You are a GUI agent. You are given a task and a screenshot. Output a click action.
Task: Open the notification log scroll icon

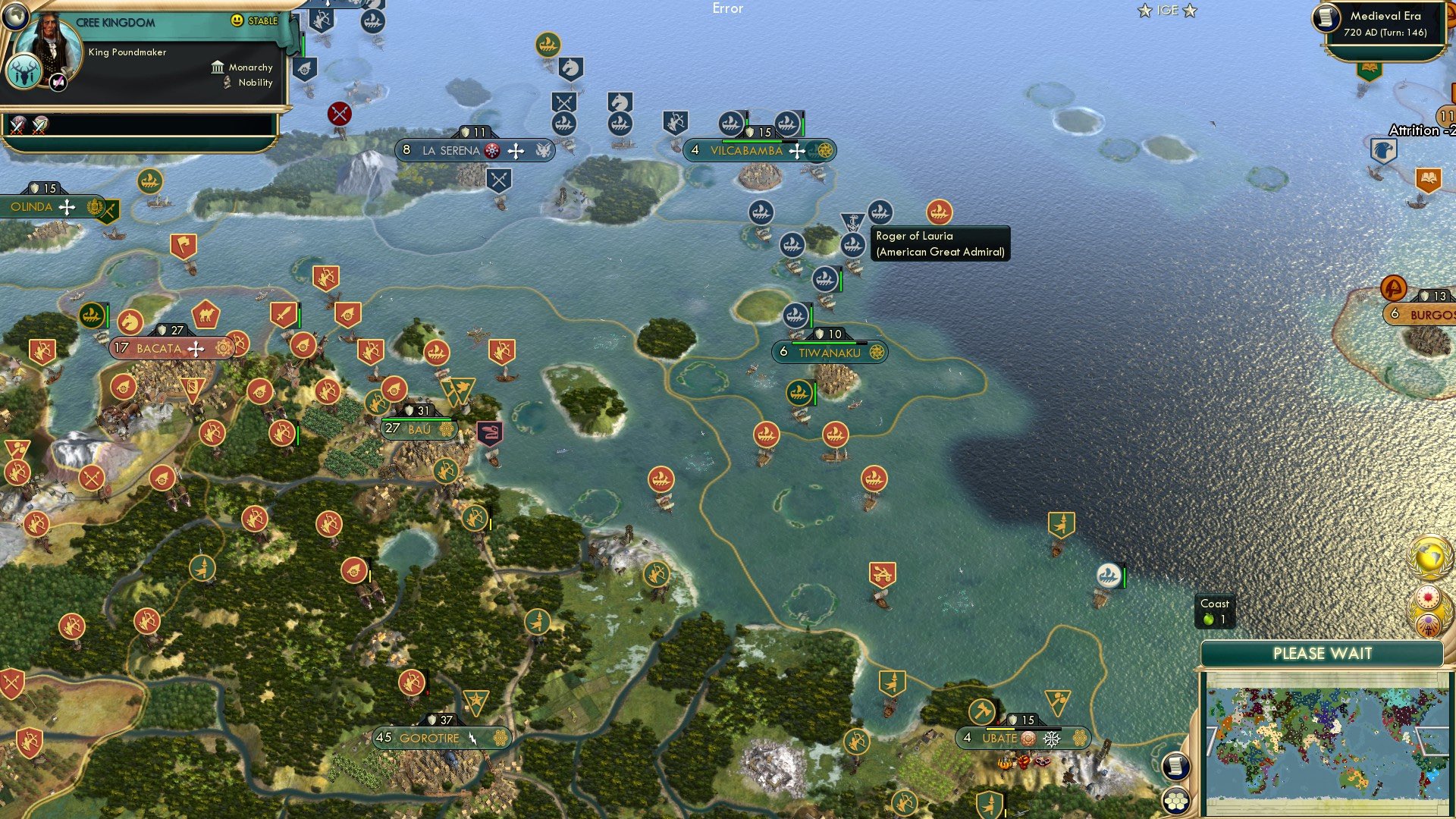coord(1175,766)
